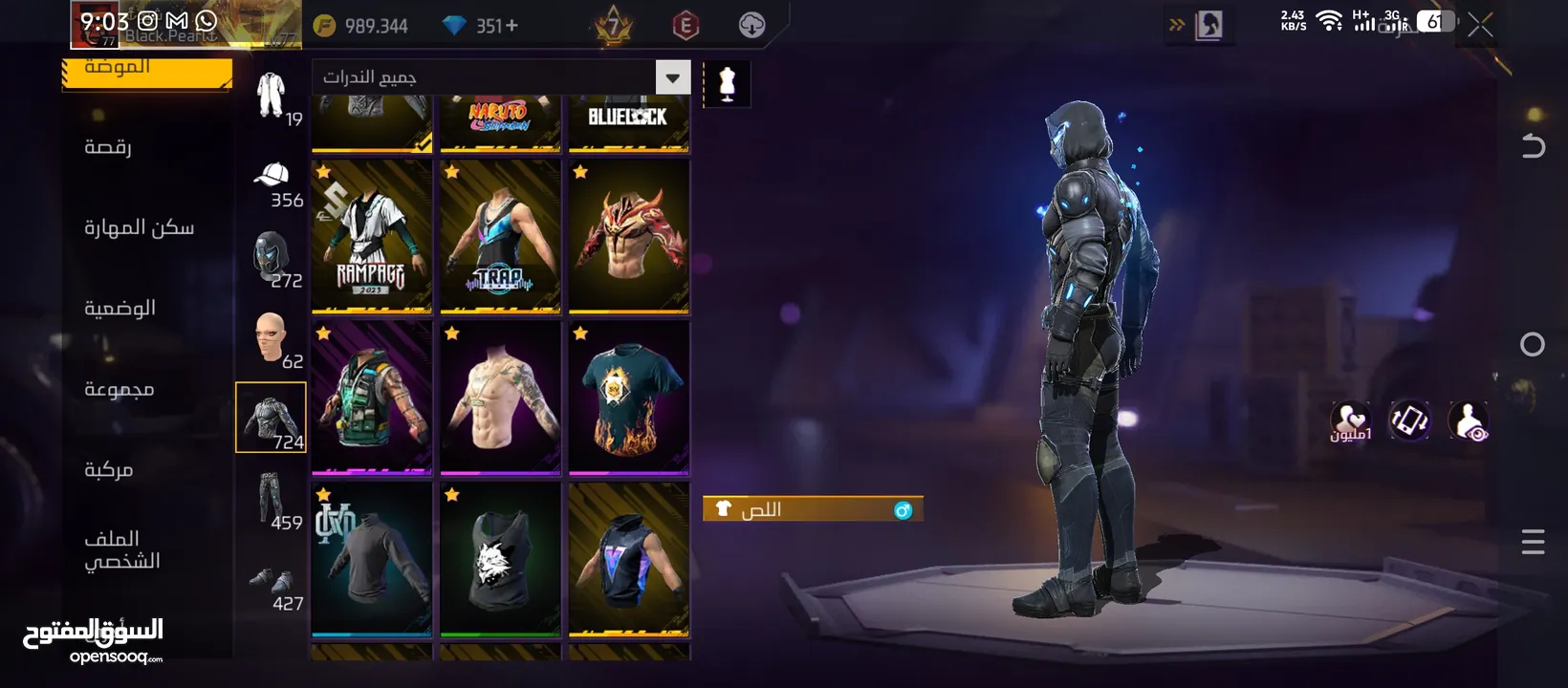Select the flaming skull blue t-shirt
Screen dimensions: 1568x688
[628, 398]
